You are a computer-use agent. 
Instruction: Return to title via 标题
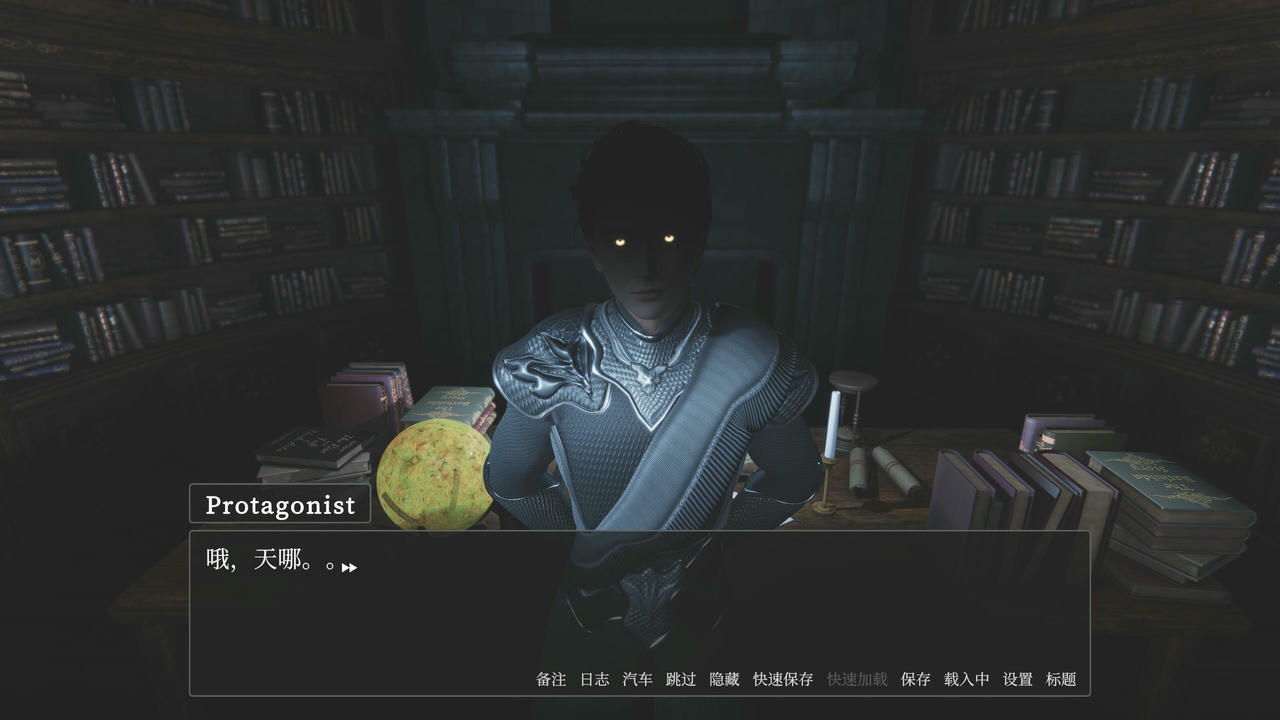[1060, 678]
